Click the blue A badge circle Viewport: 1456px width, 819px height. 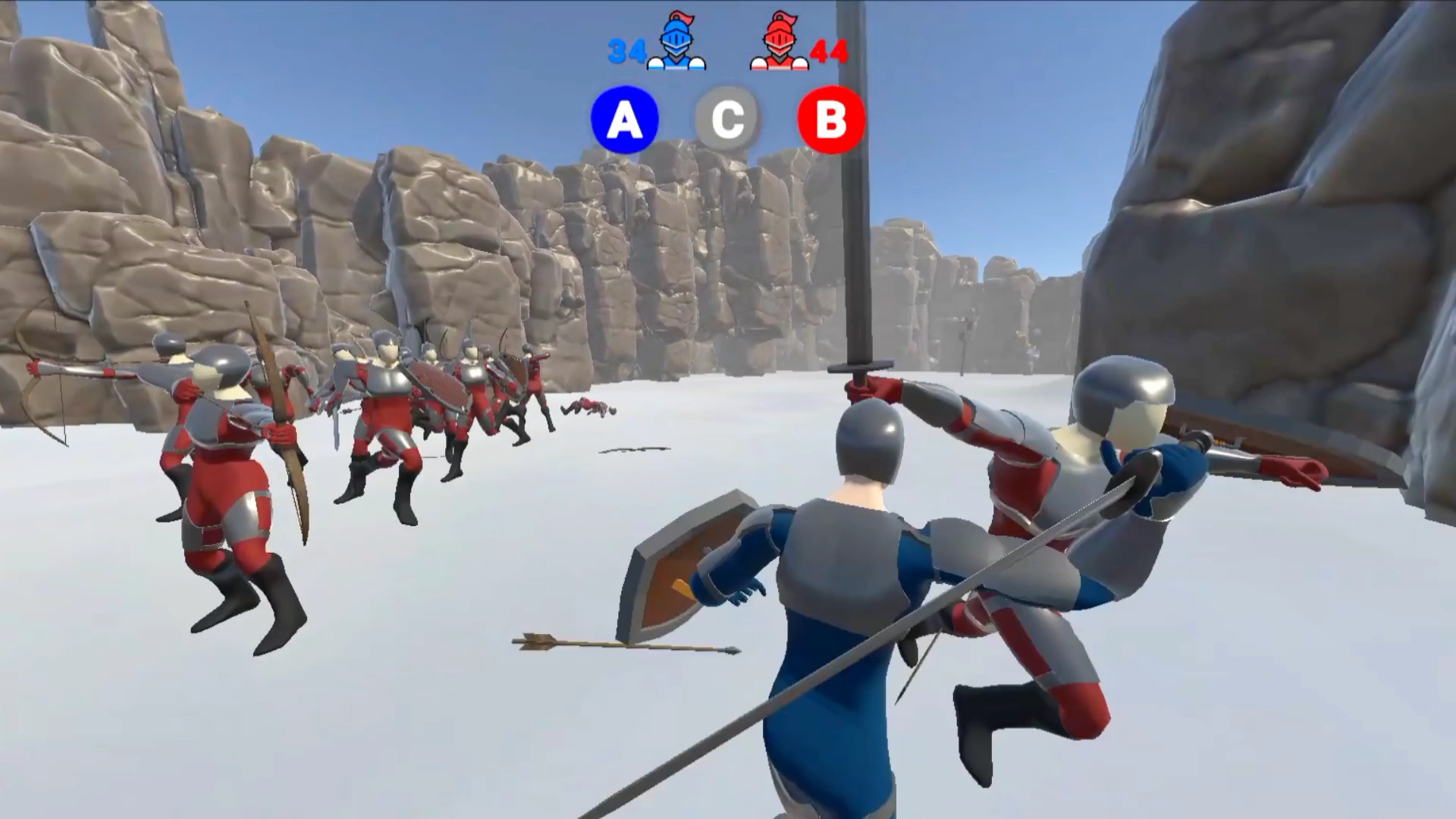tap(624, 119)
